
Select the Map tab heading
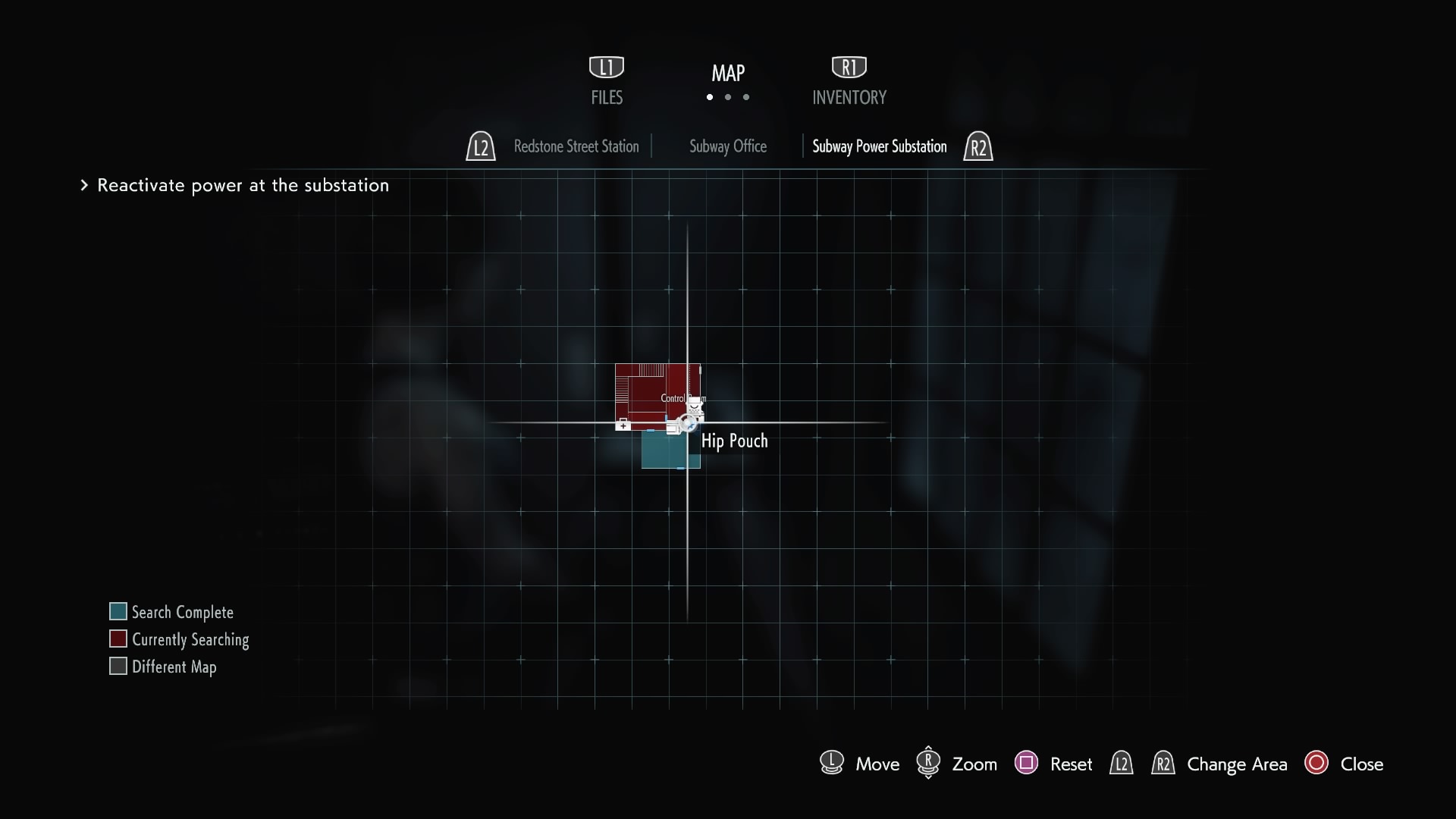(x=728, y=74)
